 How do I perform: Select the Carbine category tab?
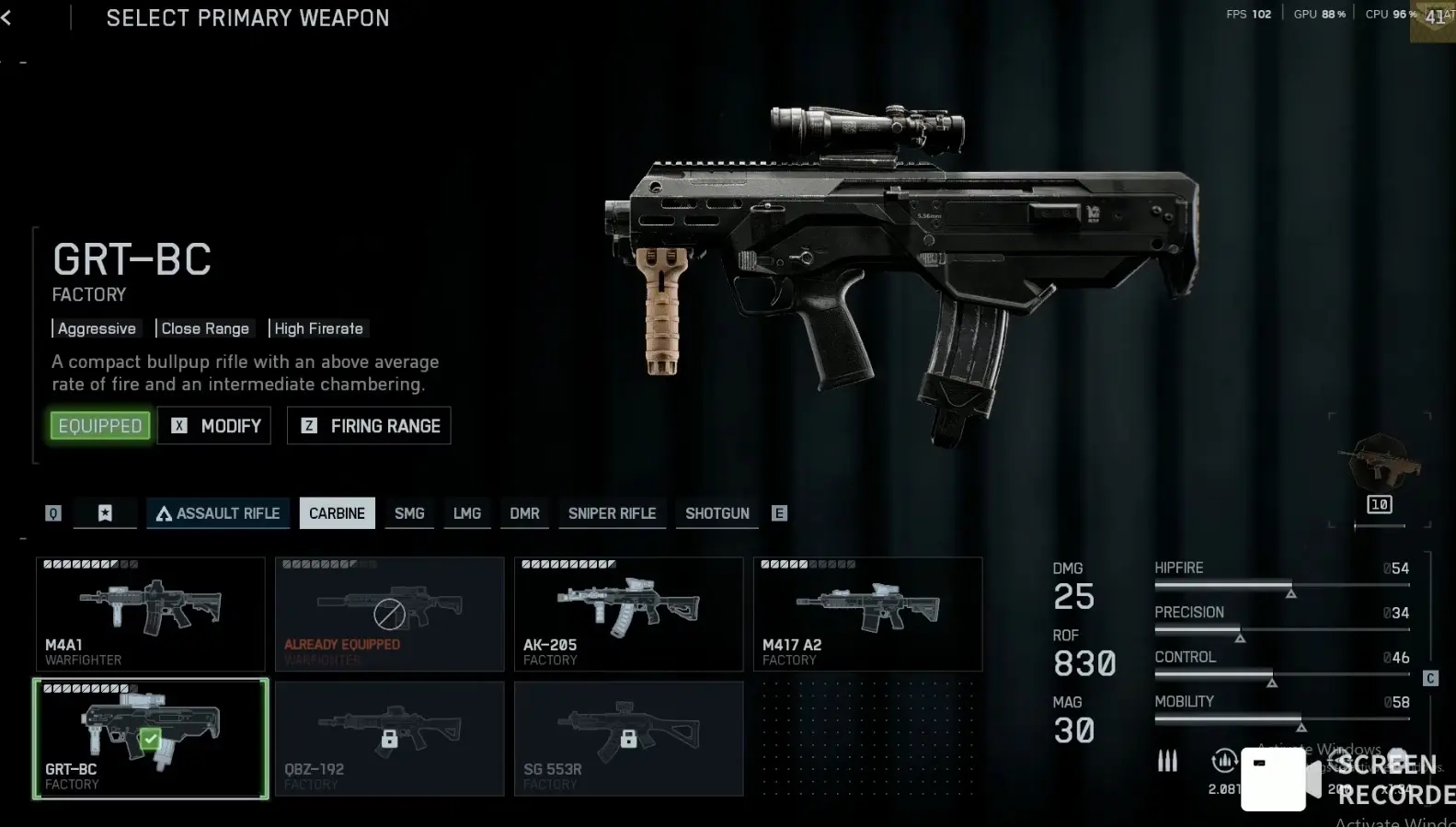(337, 513)
